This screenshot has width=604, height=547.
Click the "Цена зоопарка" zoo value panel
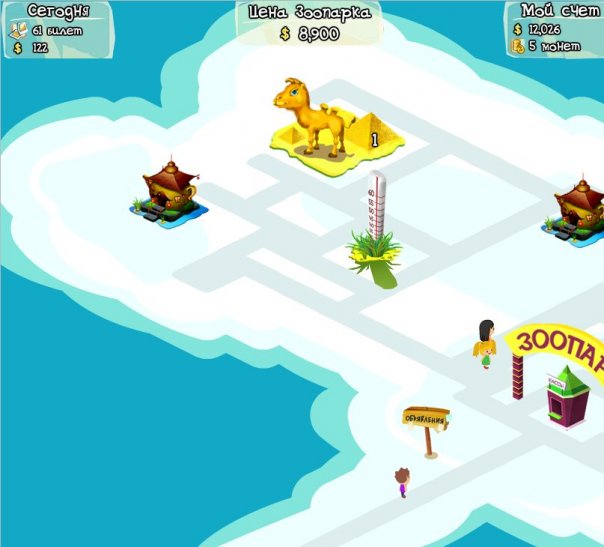(x=308, y=23)
